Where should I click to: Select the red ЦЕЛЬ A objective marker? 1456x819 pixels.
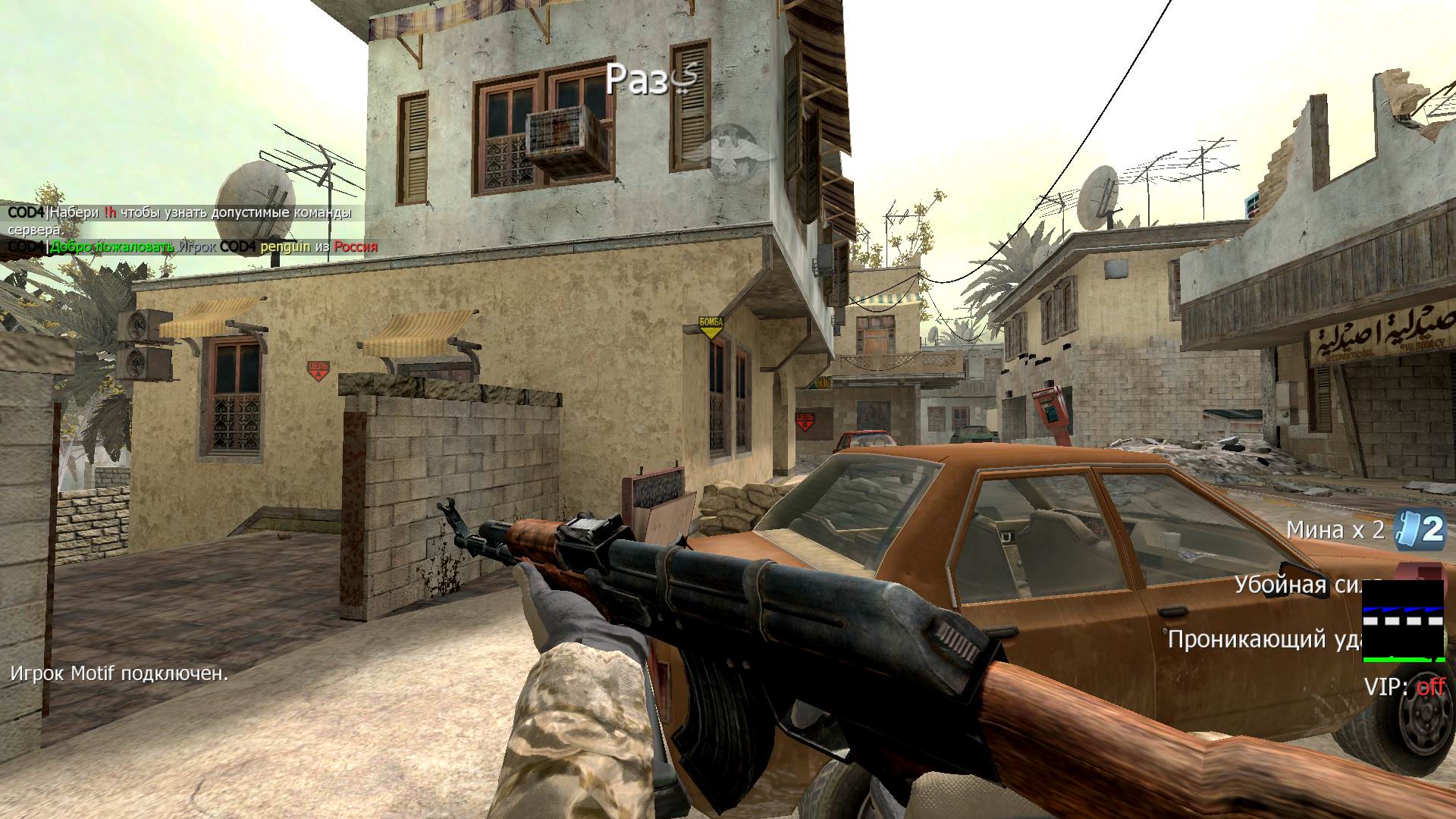click(318, 370)
